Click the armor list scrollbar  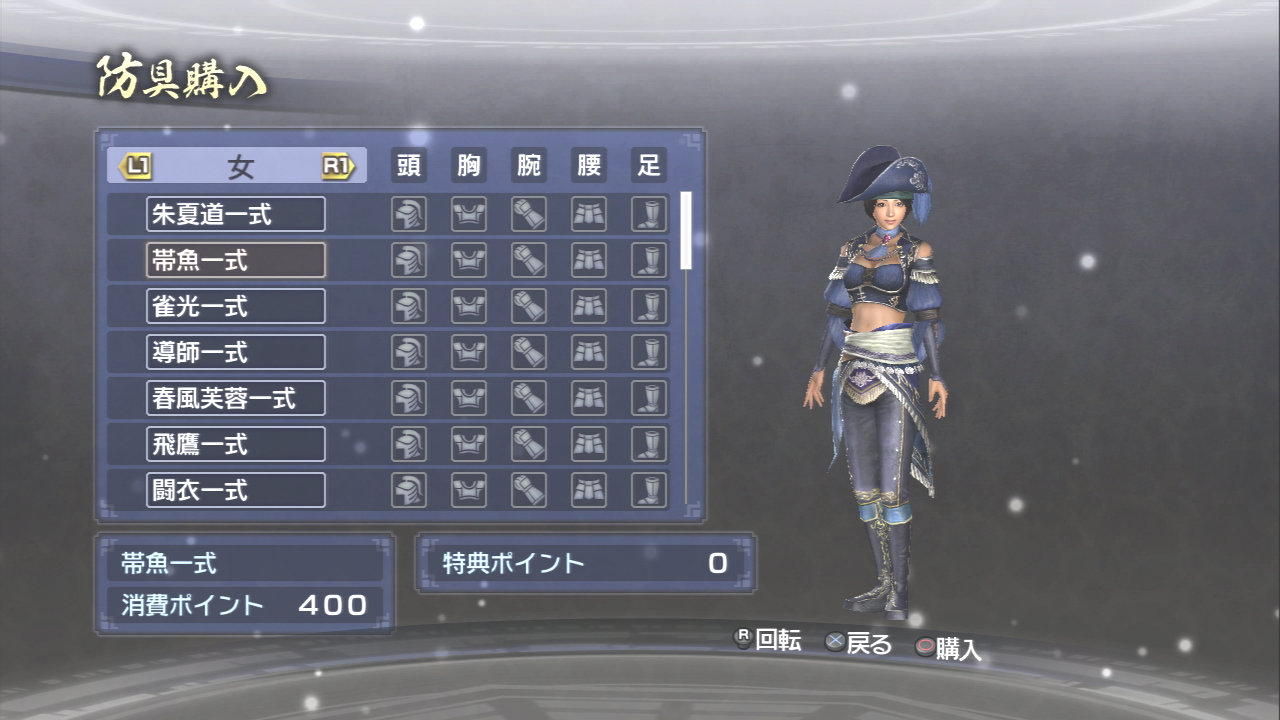(686, 231)
